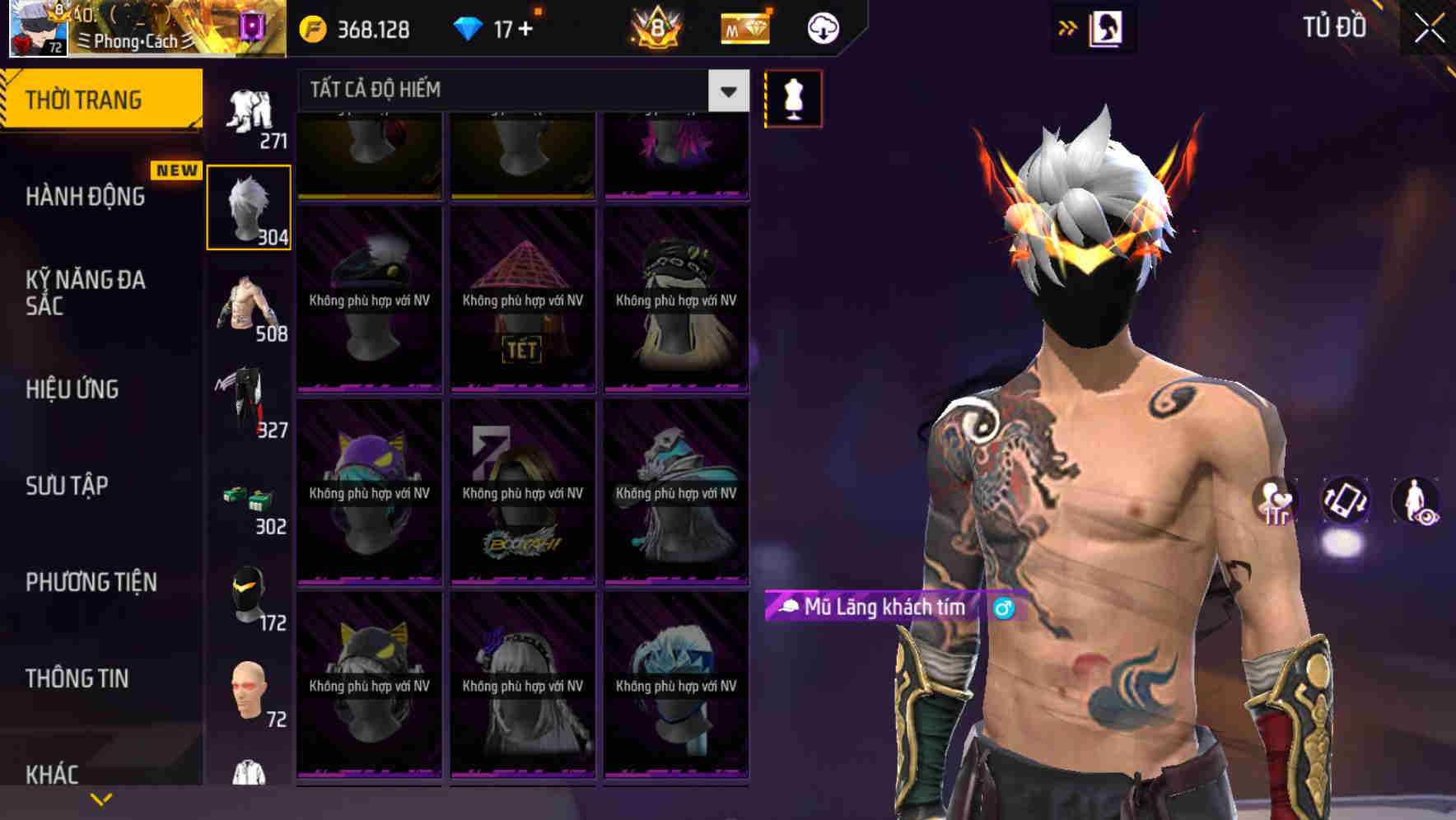Expand the downward chevron below KHÁC
Screen dimensions: 1456x820
(x=100, y=797)
